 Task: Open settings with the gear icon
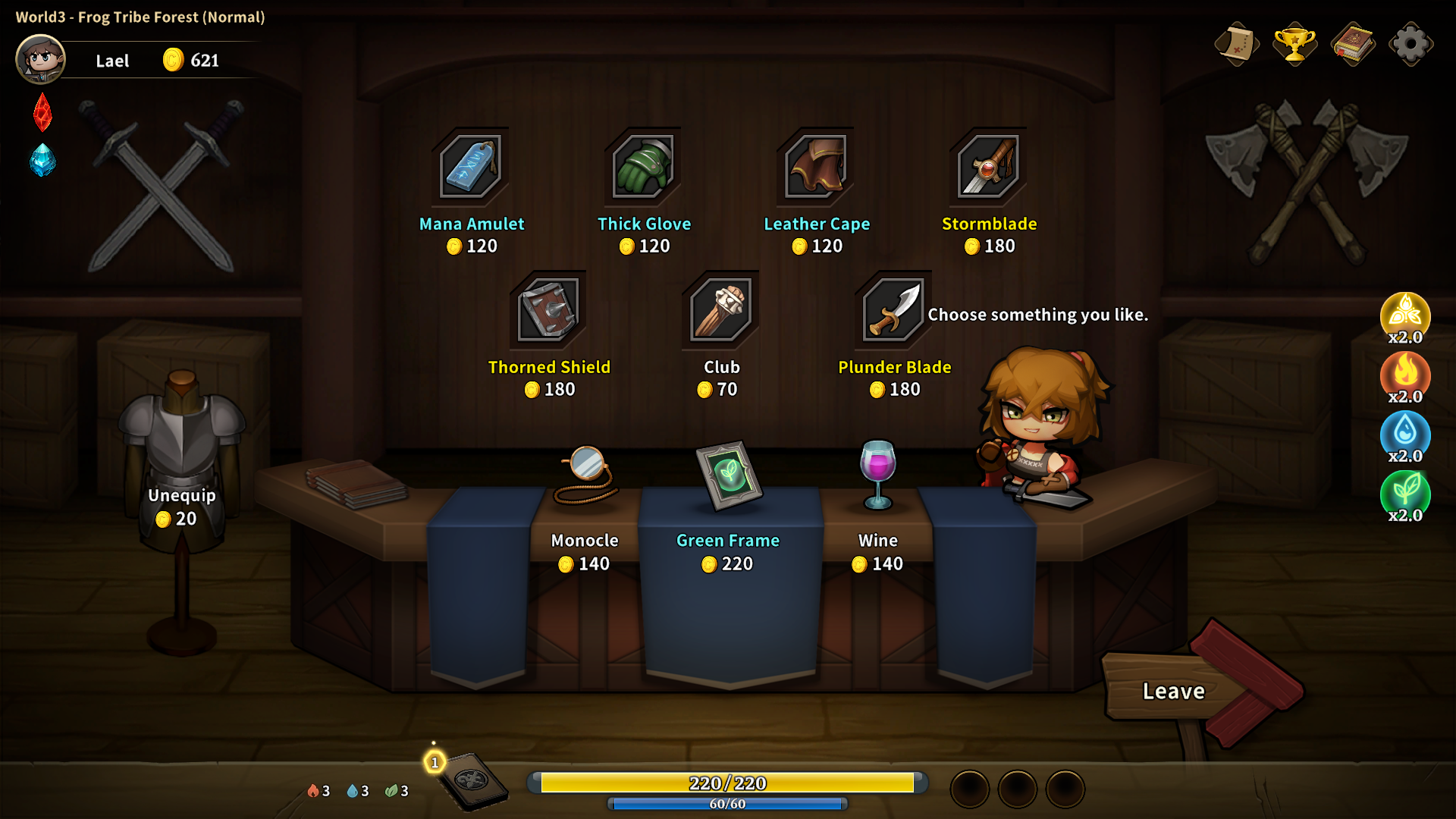1410,44
